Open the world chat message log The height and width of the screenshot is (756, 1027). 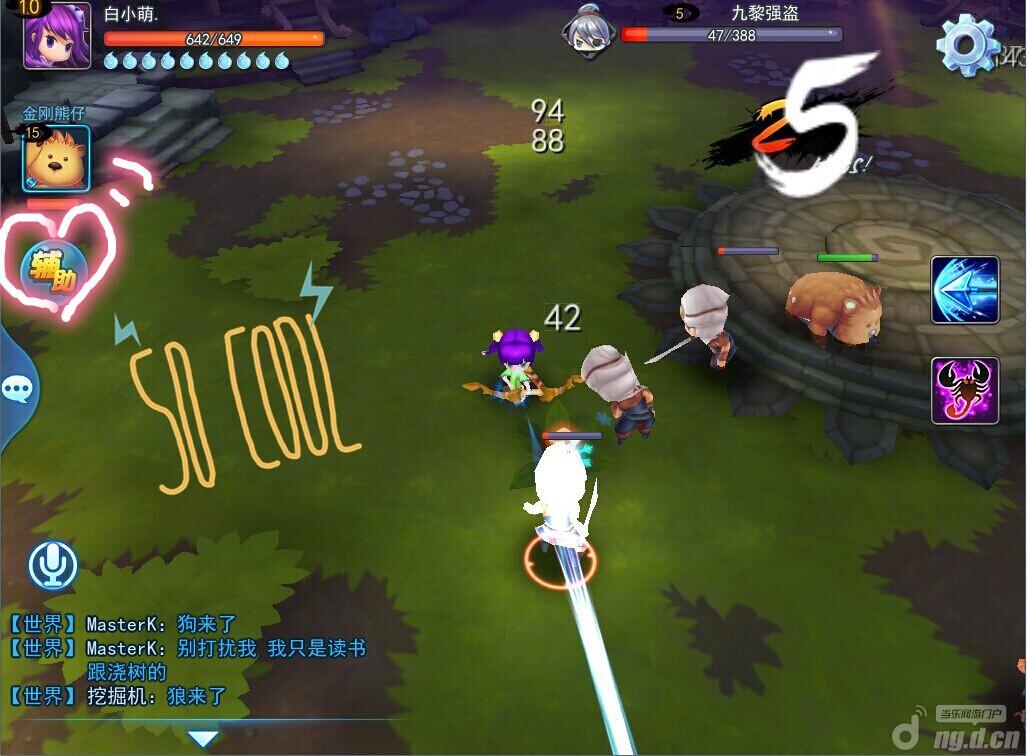point(190,660)
